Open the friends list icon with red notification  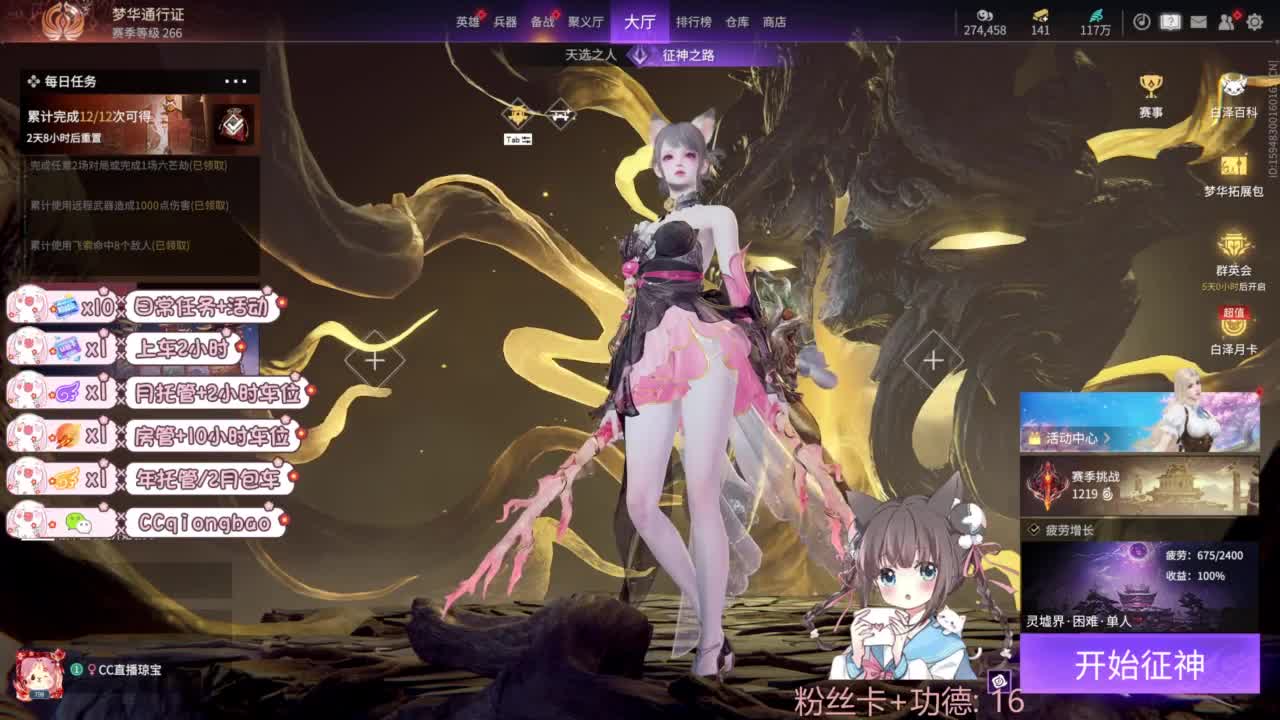point(1225,22)
